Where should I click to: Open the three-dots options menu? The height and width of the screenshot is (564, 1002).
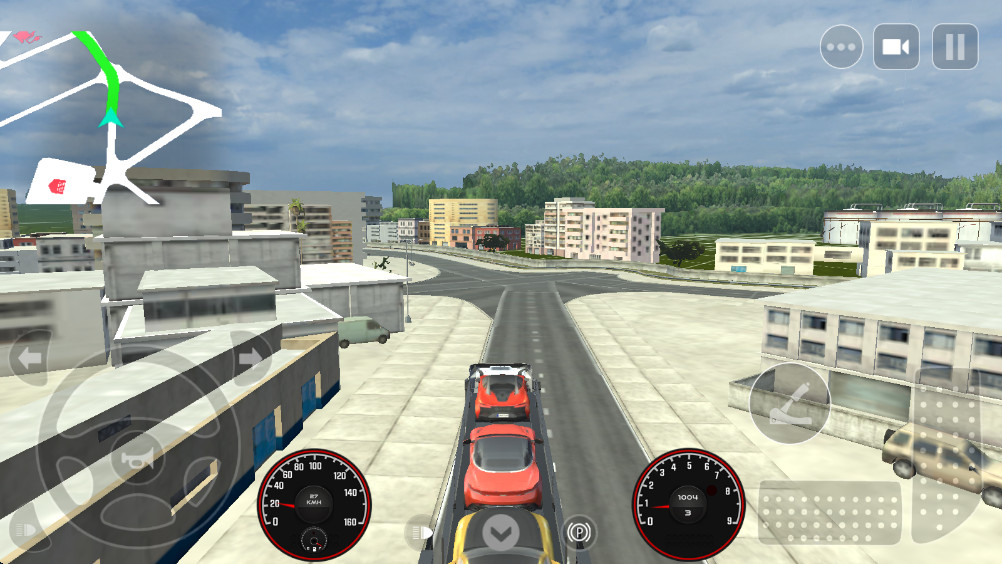tap(842, 47)
